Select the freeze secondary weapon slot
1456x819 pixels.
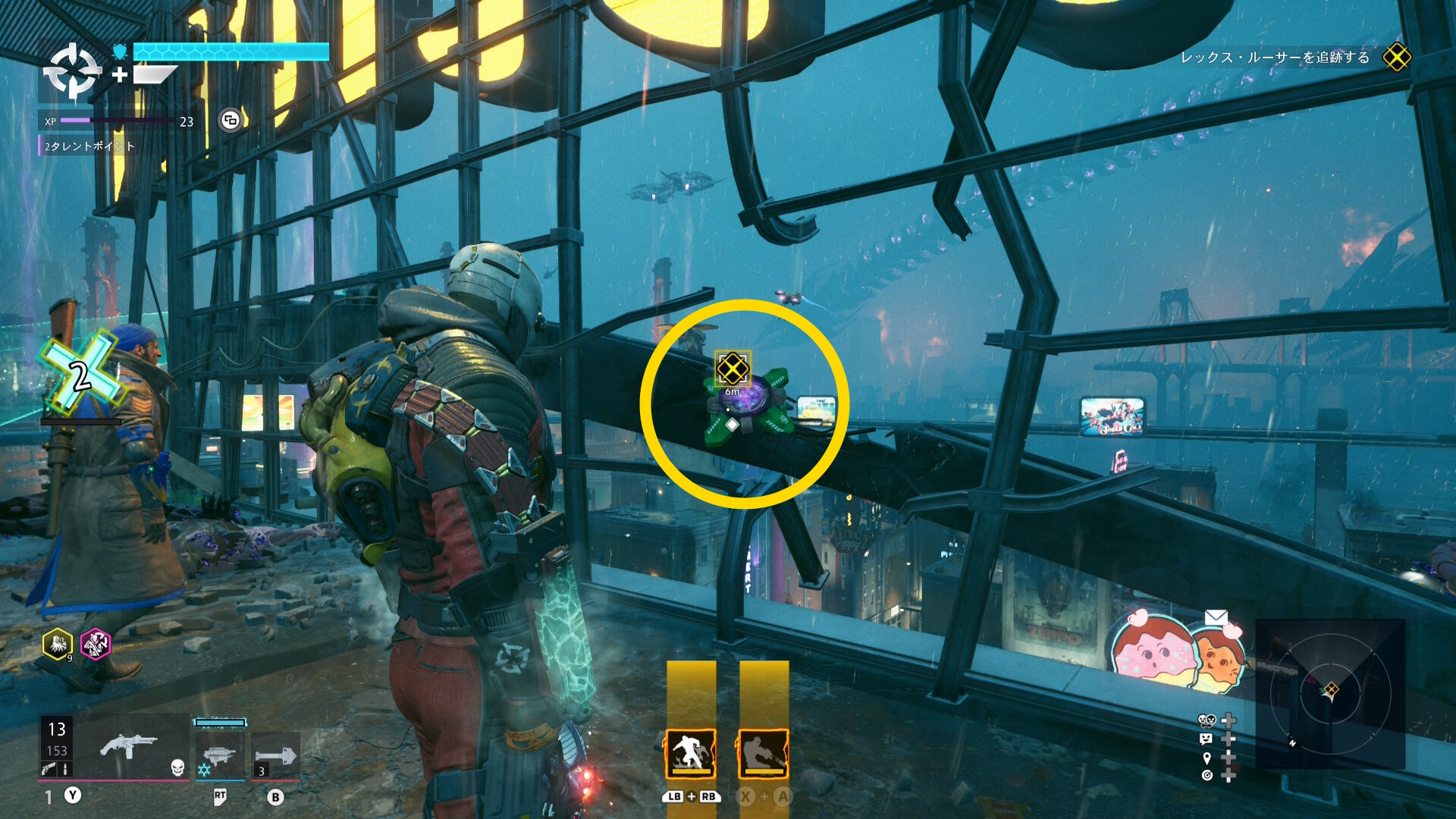(x=220, y=755)
